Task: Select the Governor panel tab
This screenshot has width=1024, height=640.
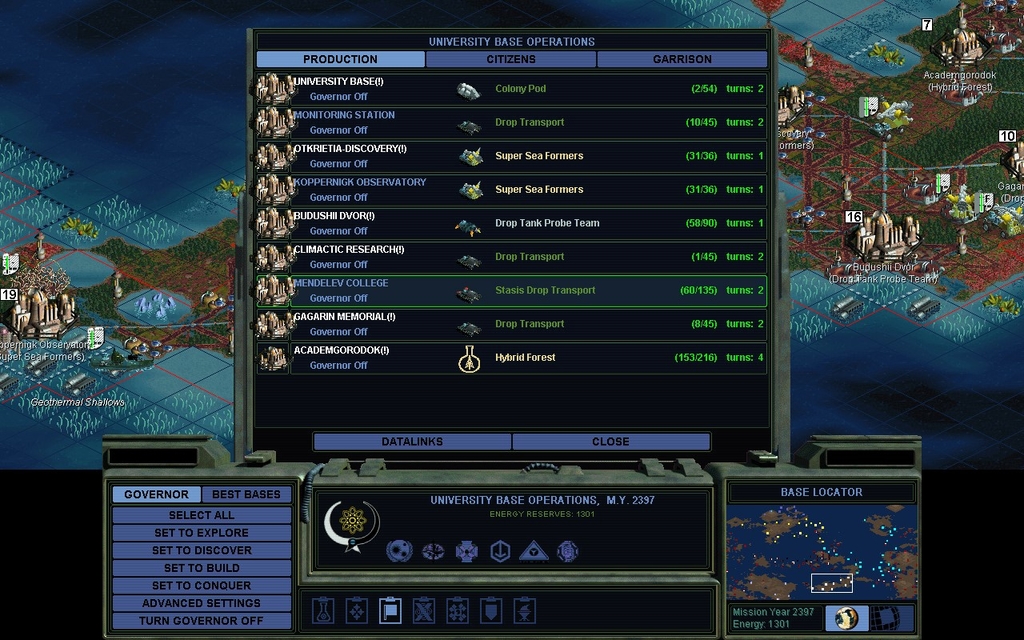Action: click(x=156, y=494)
